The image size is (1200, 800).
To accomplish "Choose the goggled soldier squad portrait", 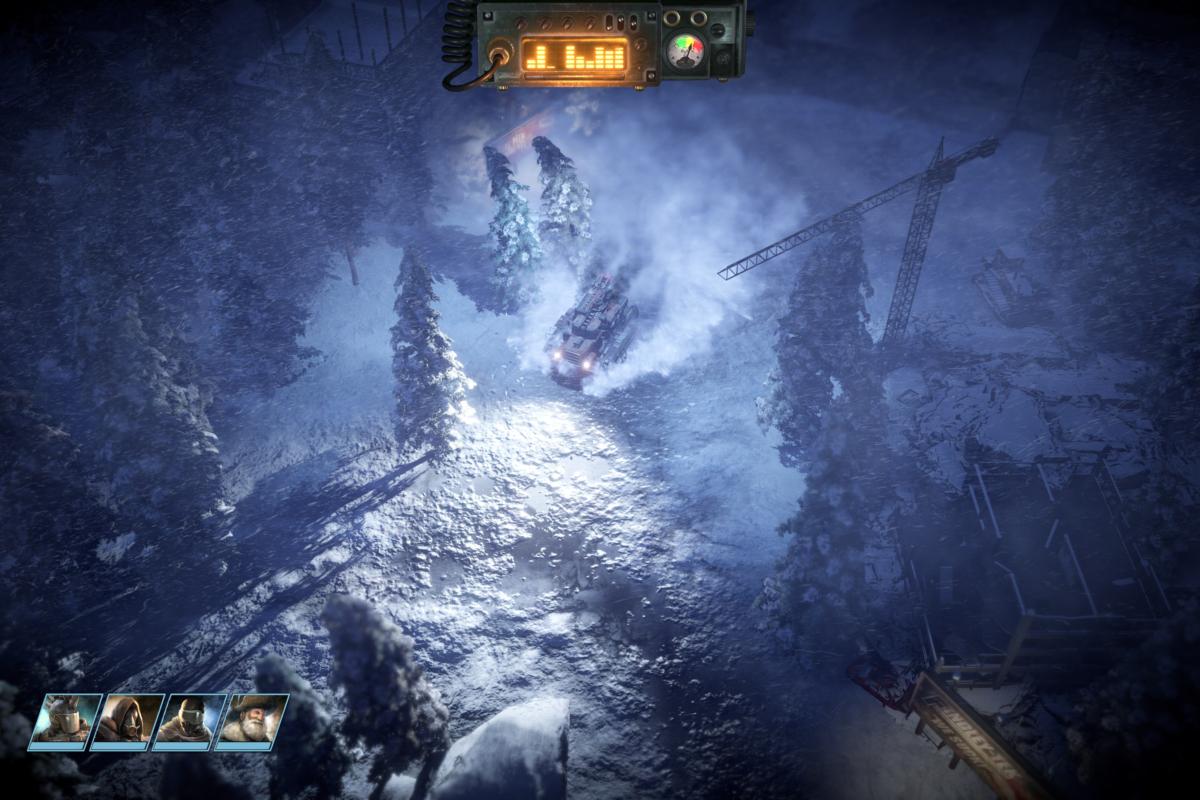I will [x=190, y=720].
